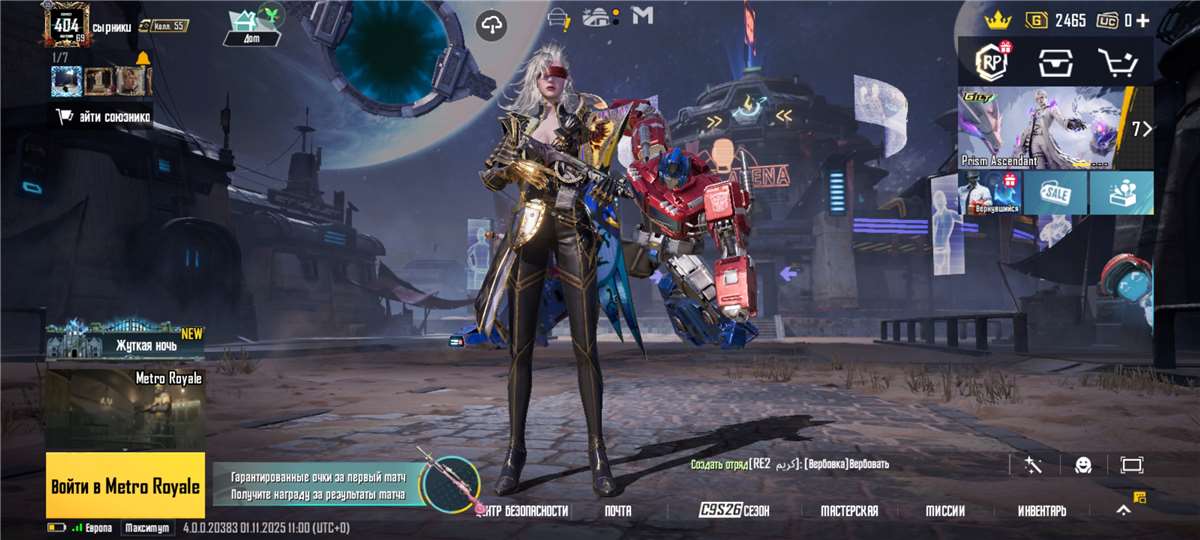
Task: Click the cloud download icon
Action: [x=491, y=26]
